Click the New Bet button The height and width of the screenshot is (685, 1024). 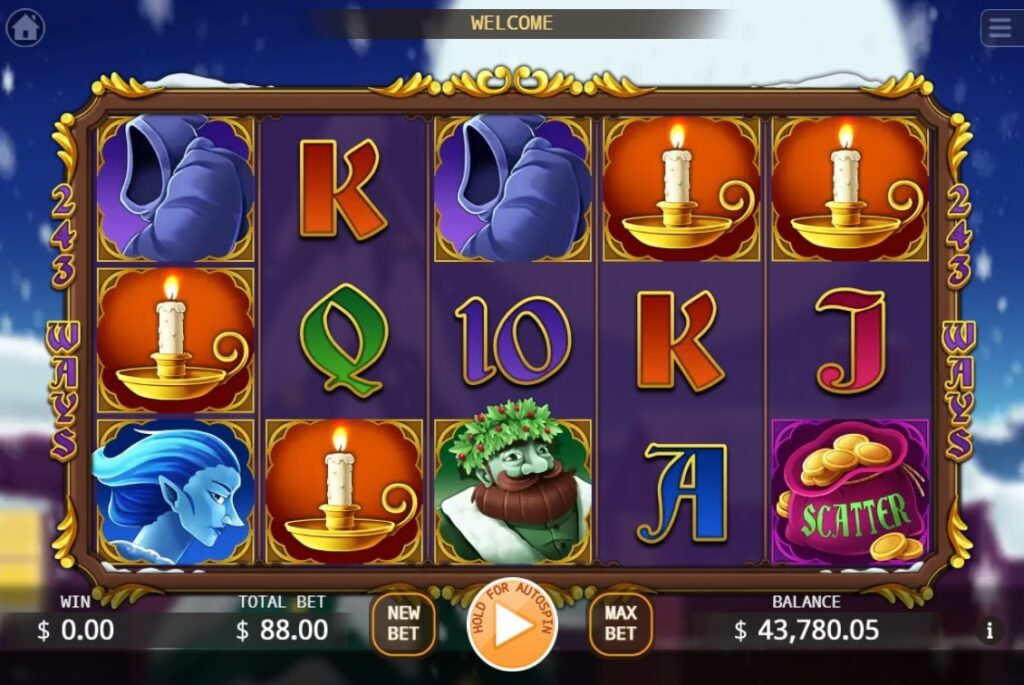(x=403, y=624)
